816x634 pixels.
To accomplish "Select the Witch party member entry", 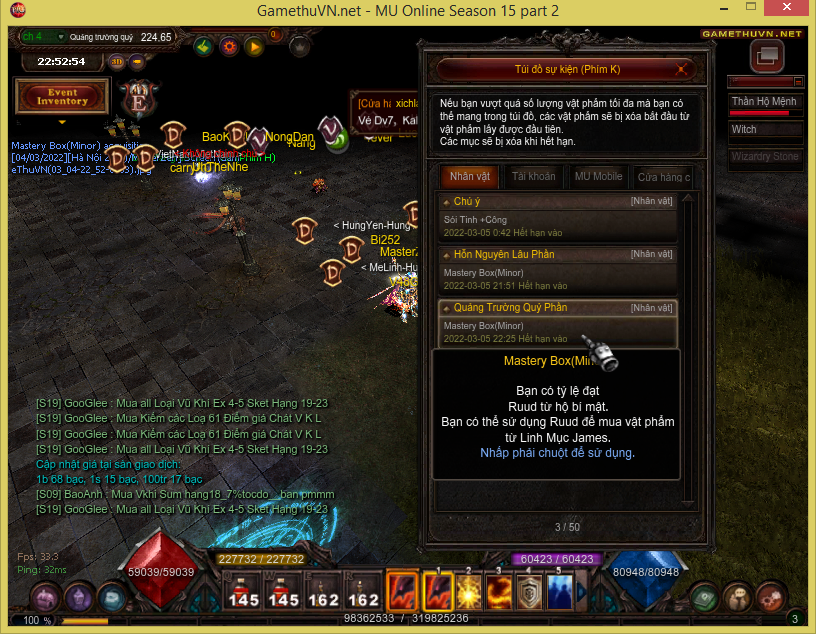I will [765, 130].
